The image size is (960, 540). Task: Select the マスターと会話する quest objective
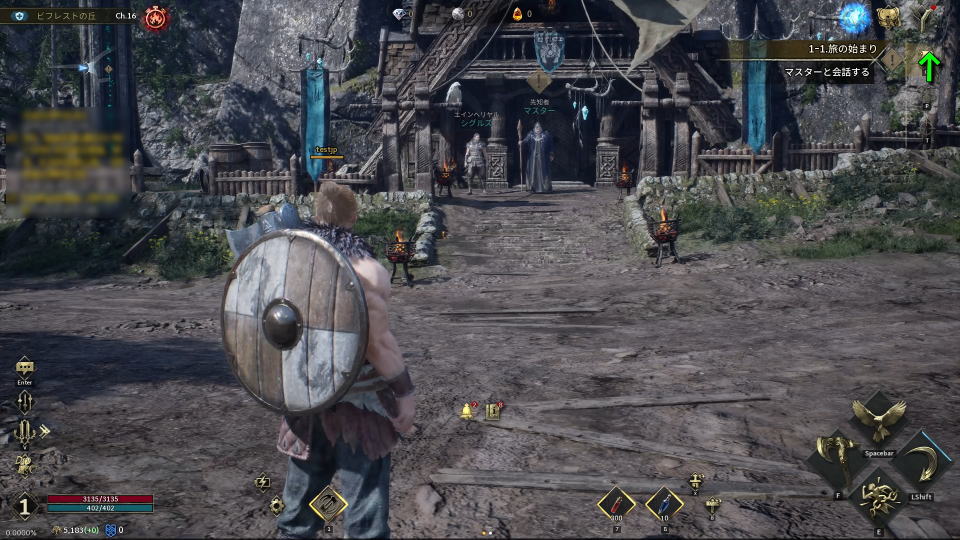pos(828,73)
